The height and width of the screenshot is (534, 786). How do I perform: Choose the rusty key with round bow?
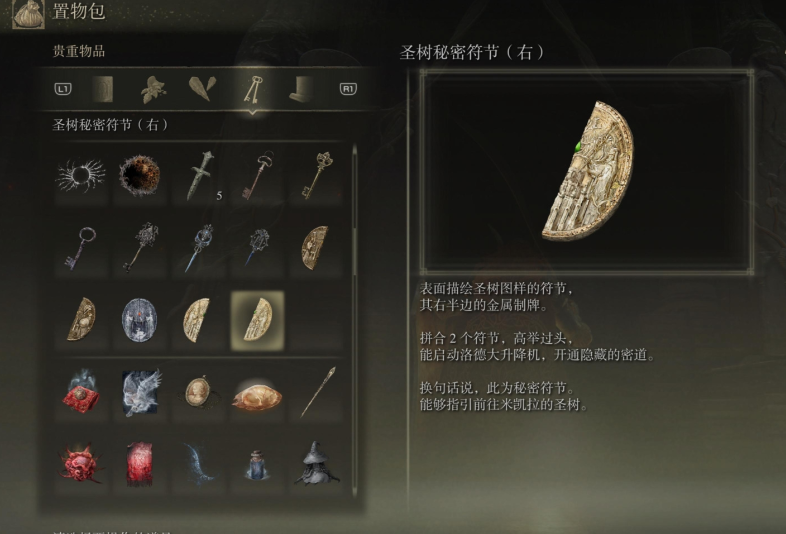tap(257, 175)
